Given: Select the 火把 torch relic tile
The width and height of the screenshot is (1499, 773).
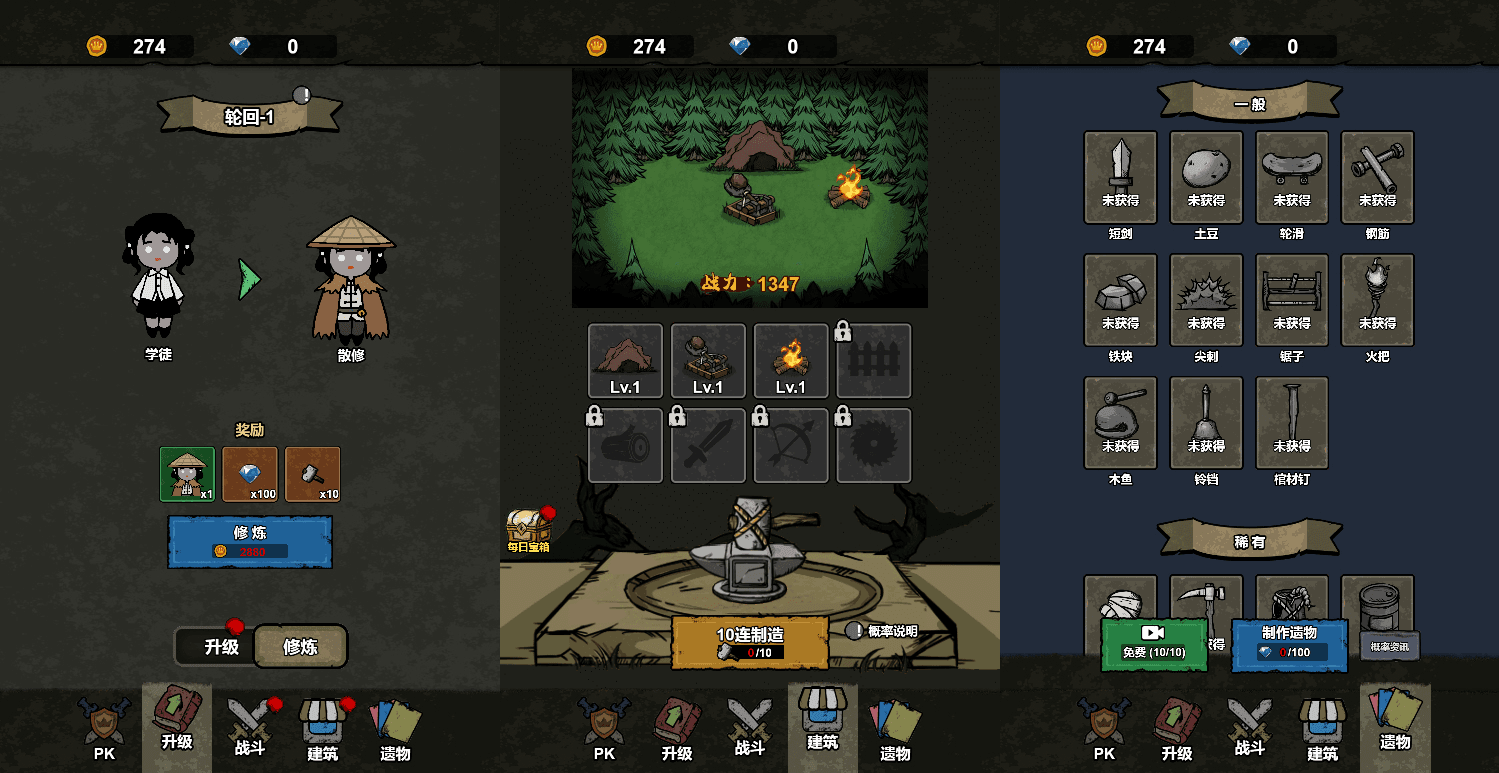Looking at the screenshot, I should (x=1377, y=300).
